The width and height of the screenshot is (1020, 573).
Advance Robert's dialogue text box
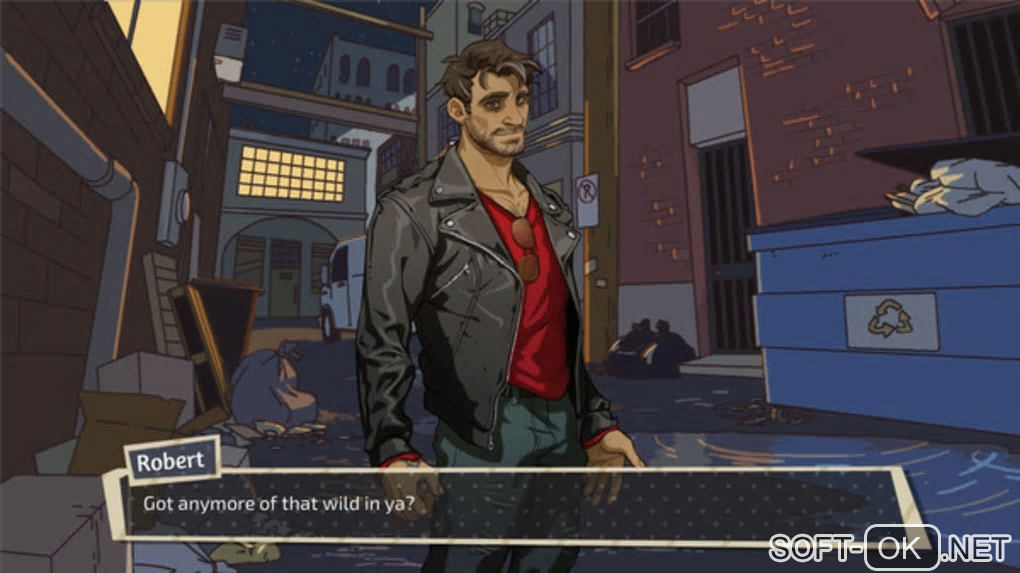point(510,503)
